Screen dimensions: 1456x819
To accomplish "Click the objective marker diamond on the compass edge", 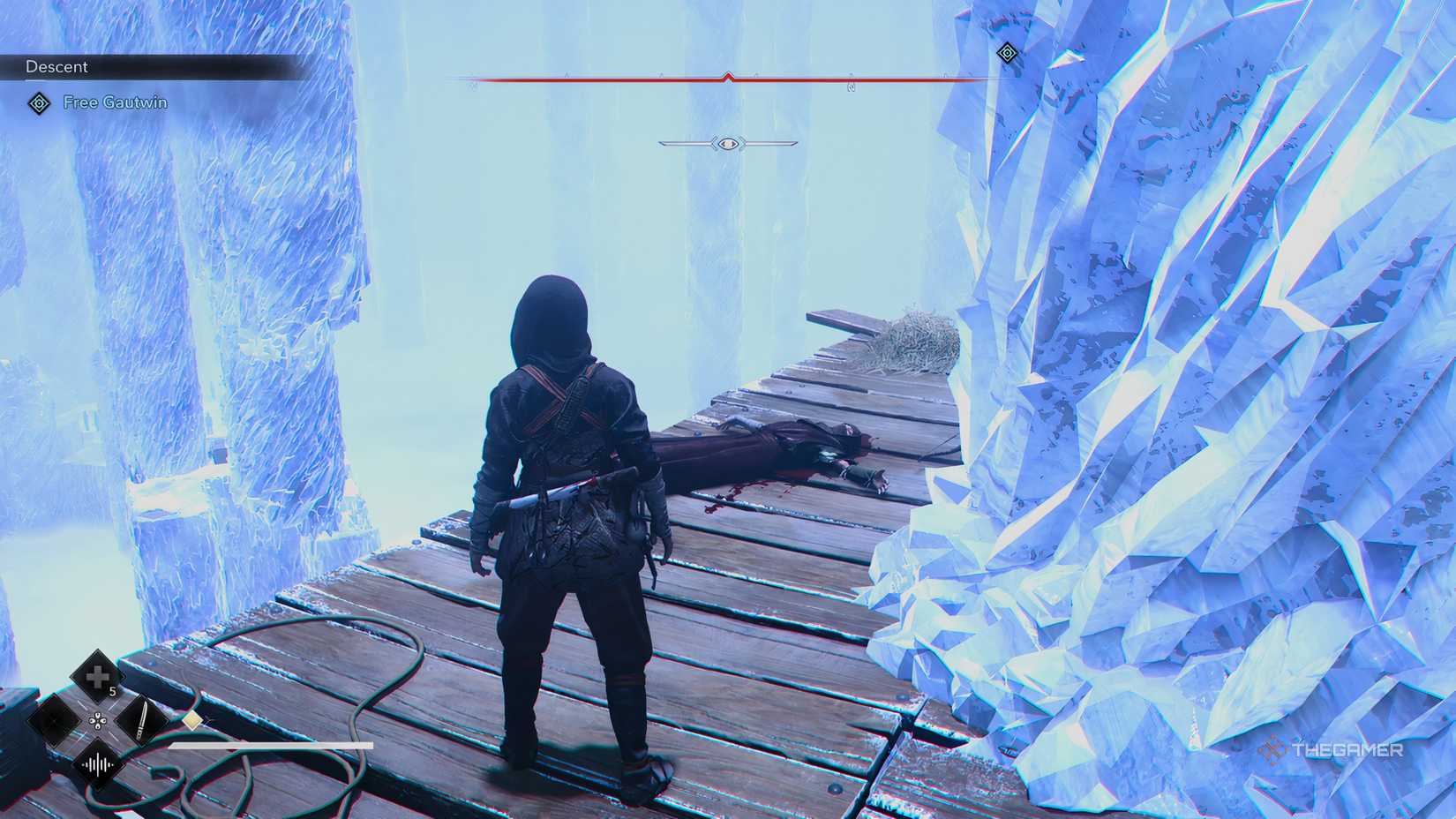I will [x=1006, y=51].
